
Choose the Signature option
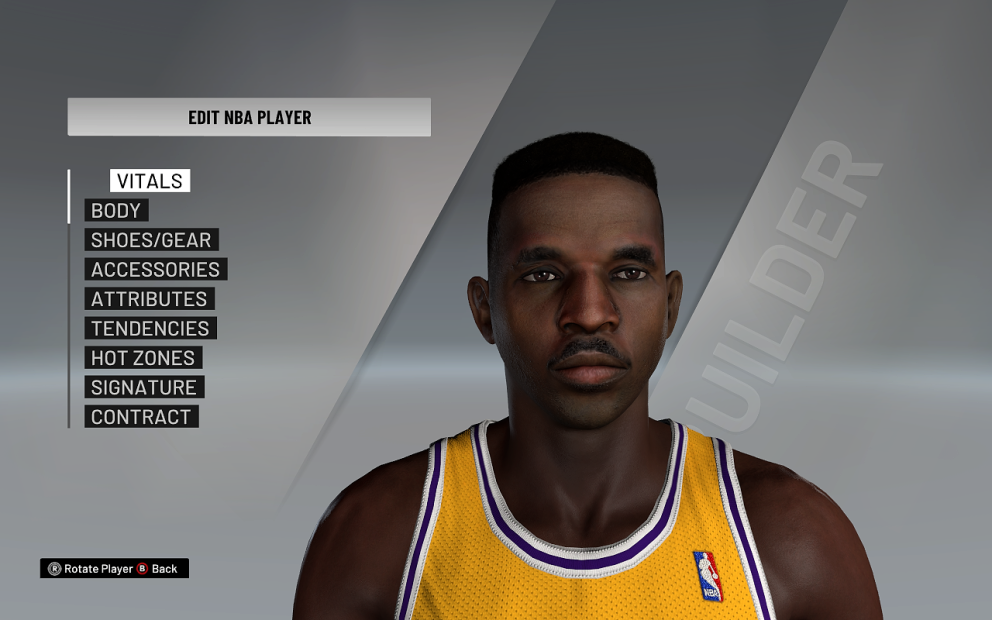(x=144, y=387)
